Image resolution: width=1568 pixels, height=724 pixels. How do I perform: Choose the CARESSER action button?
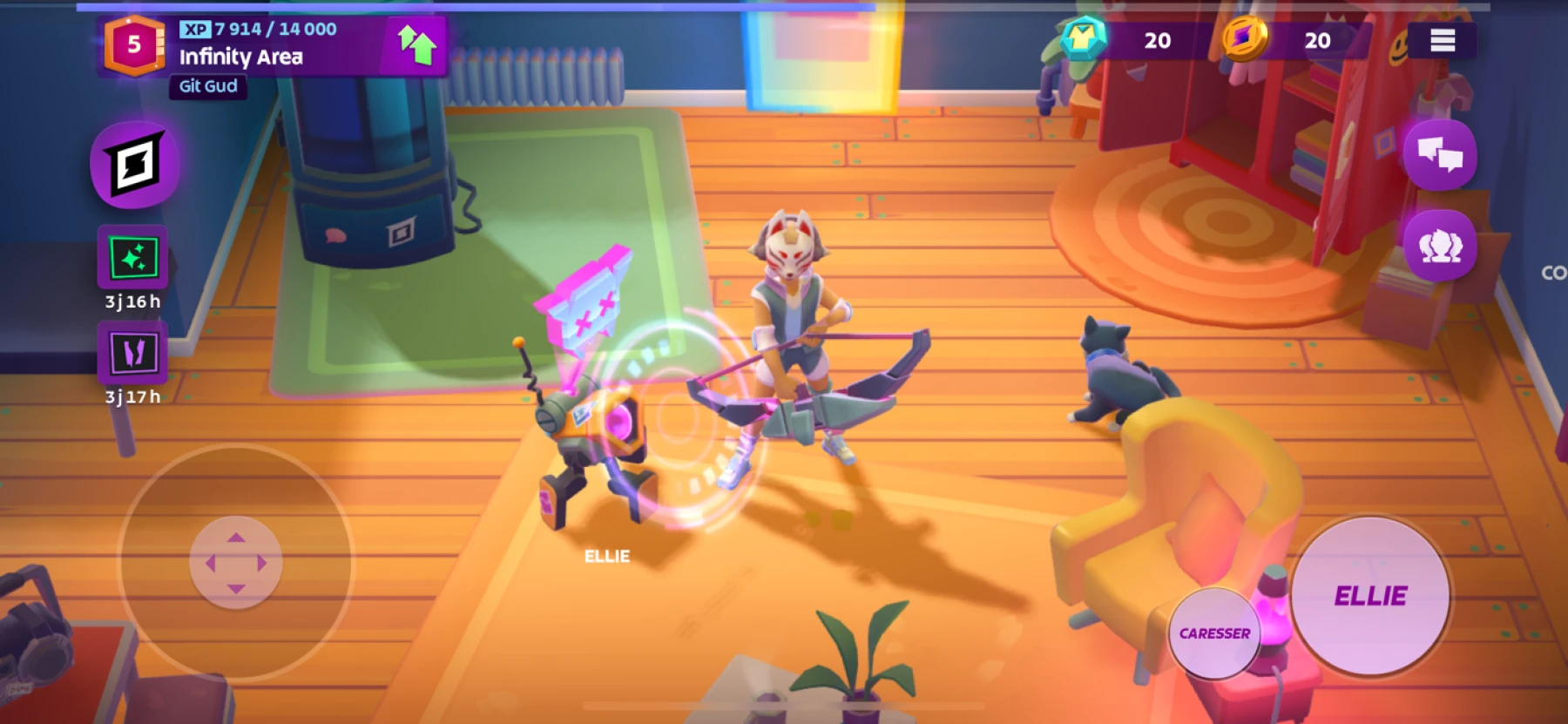click(x=1214, y=633)
